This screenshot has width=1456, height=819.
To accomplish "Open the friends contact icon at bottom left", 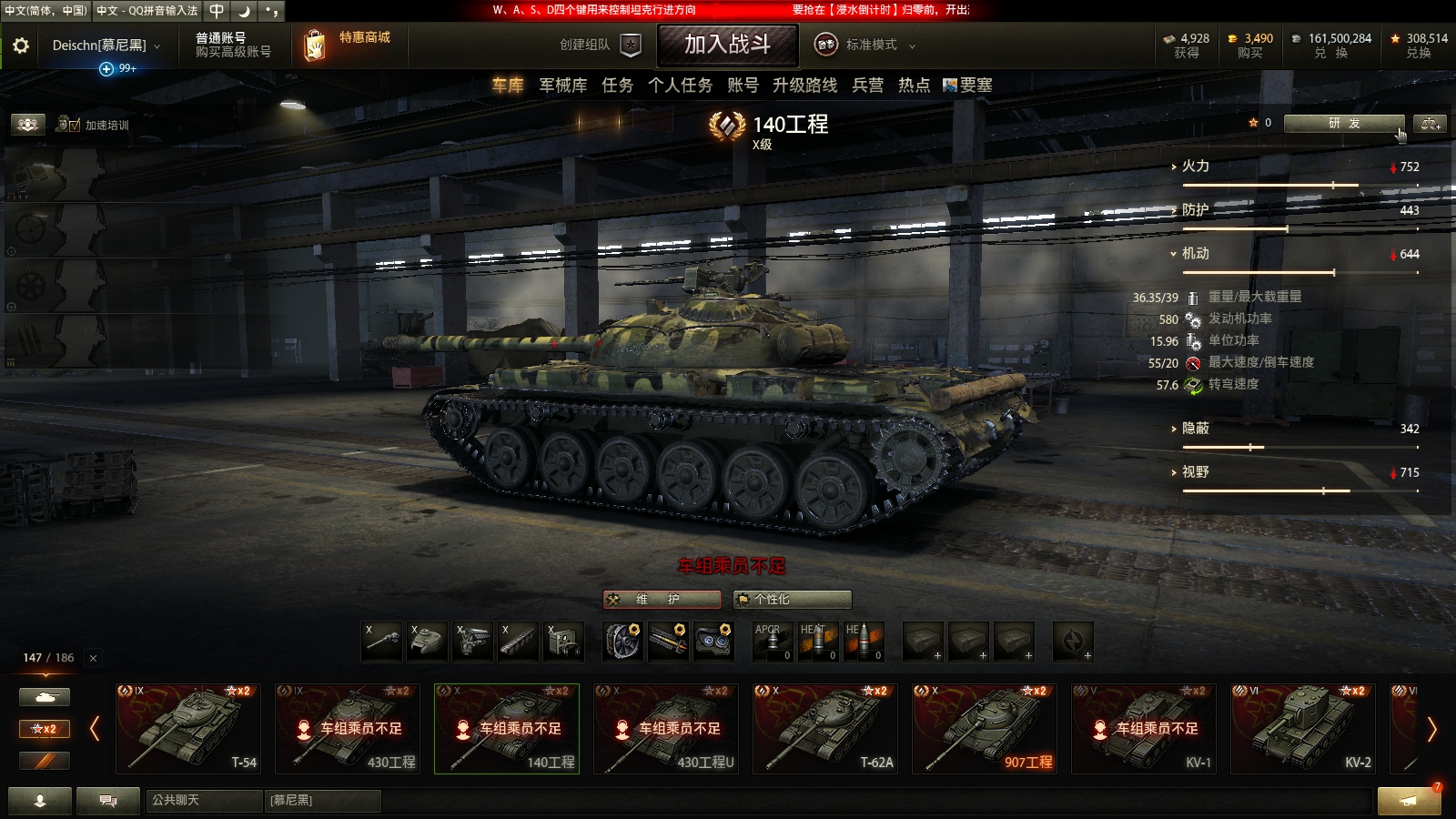I will (x=38, y=801).
